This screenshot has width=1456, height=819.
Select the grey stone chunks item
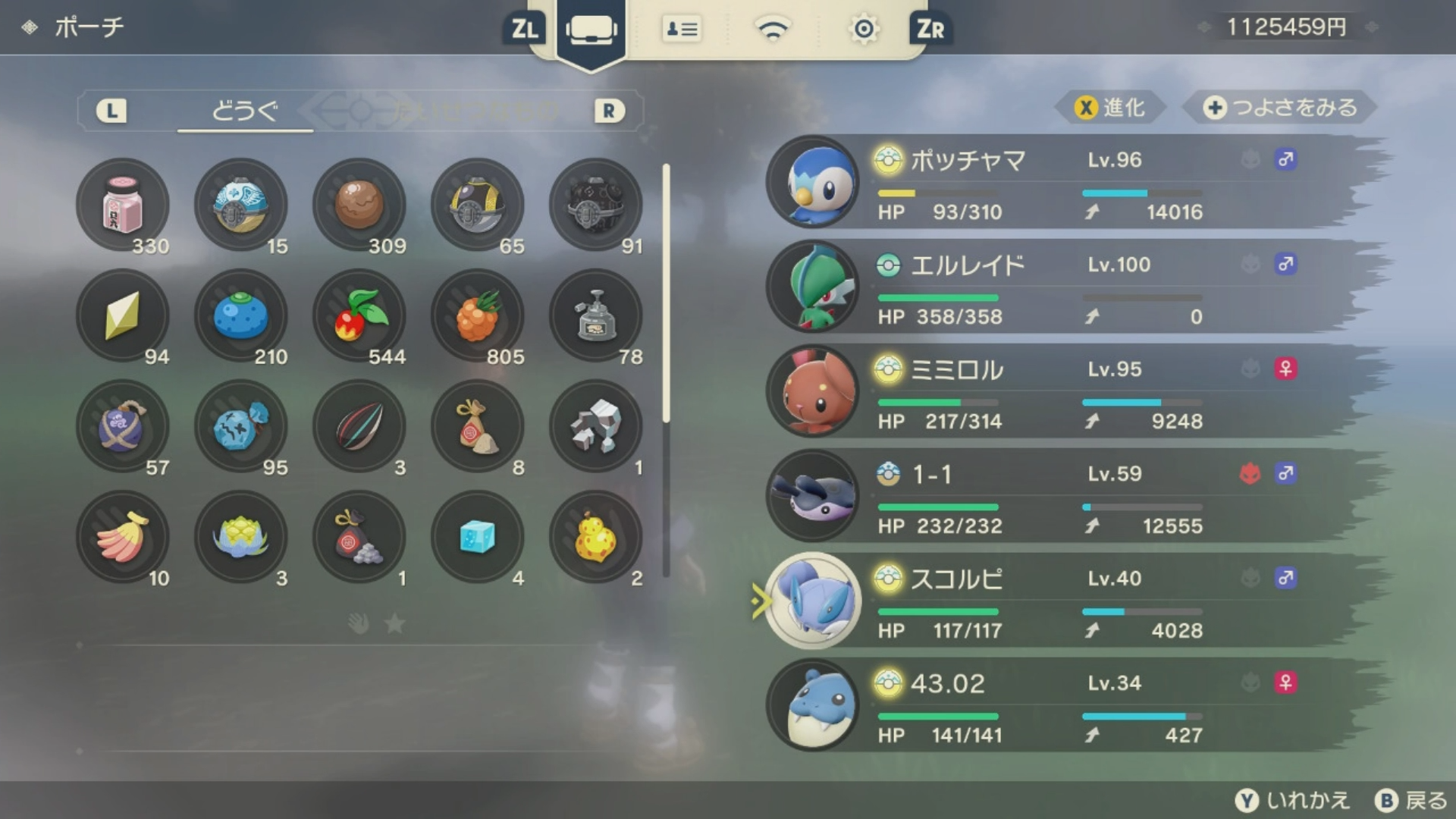click(596, 426)
